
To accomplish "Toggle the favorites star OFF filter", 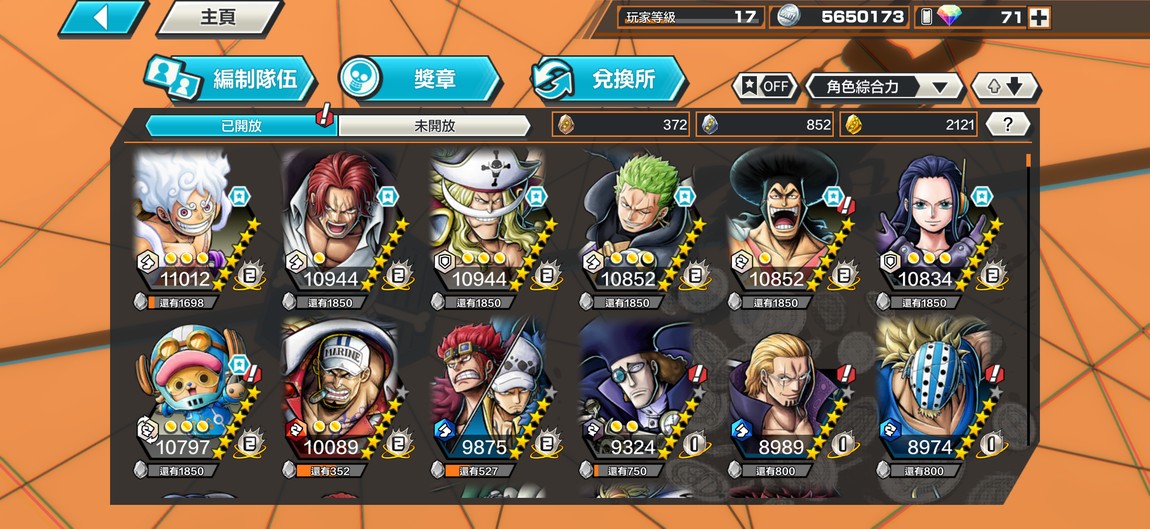I will [x=765, y=86].
